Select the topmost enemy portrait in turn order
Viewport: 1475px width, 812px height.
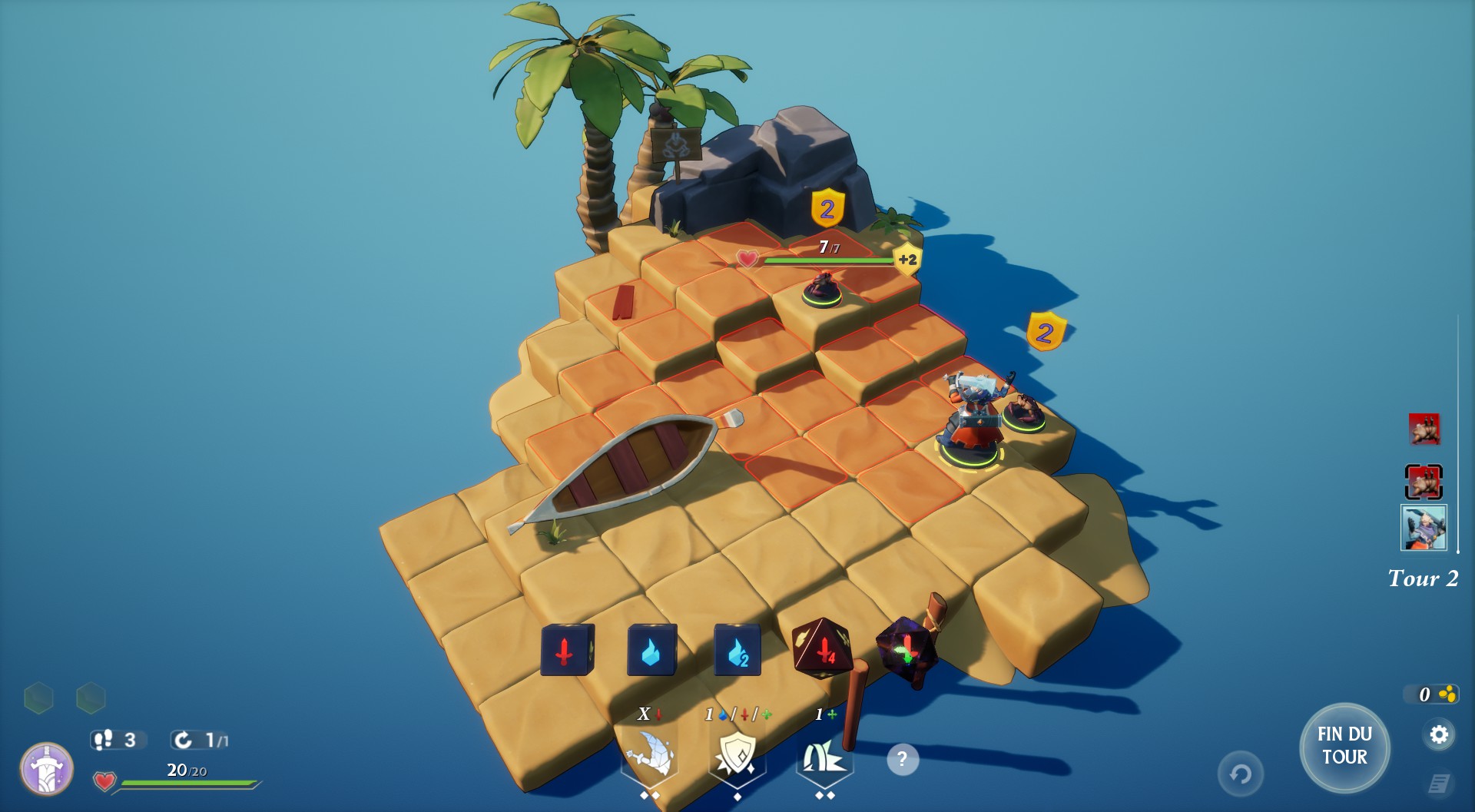click(x=1424, y=429)
